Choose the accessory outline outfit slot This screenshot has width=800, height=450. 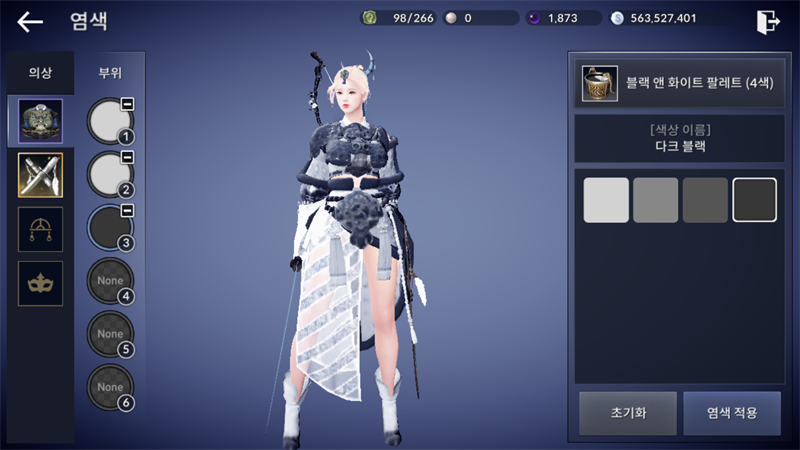(x=41, y=229)
